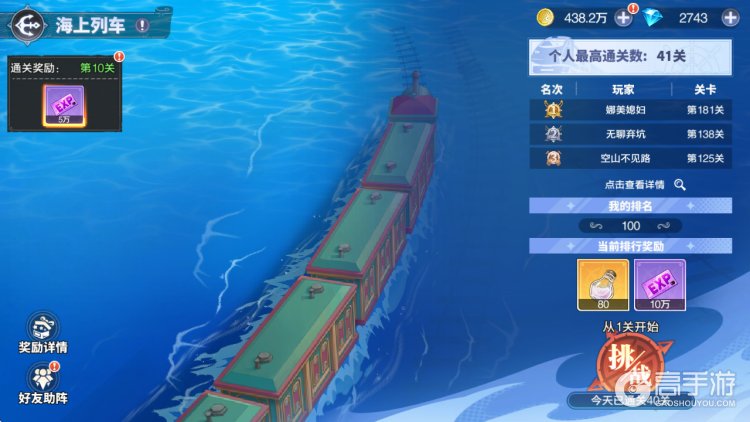Add more diamonds with plus button
750x422 pixels.
click(x=729, y=18)
